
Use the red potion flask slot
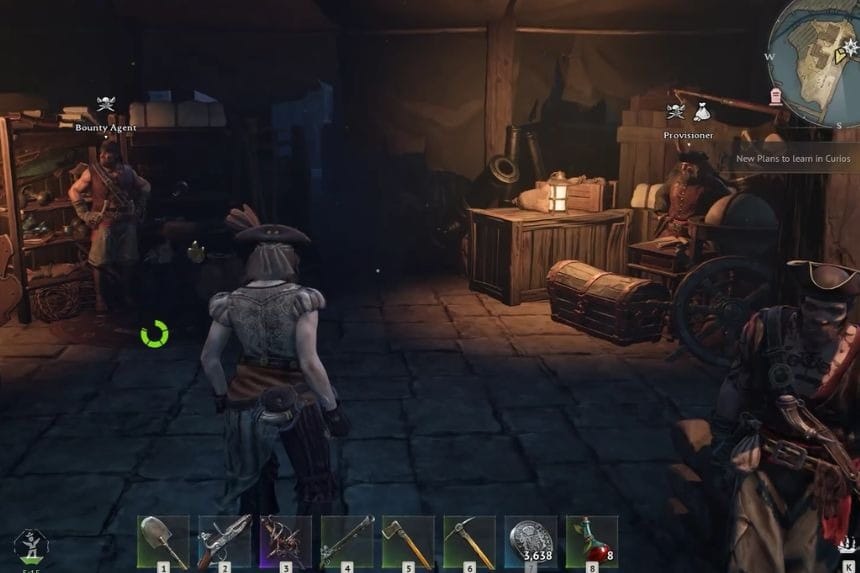click(591, 541)
